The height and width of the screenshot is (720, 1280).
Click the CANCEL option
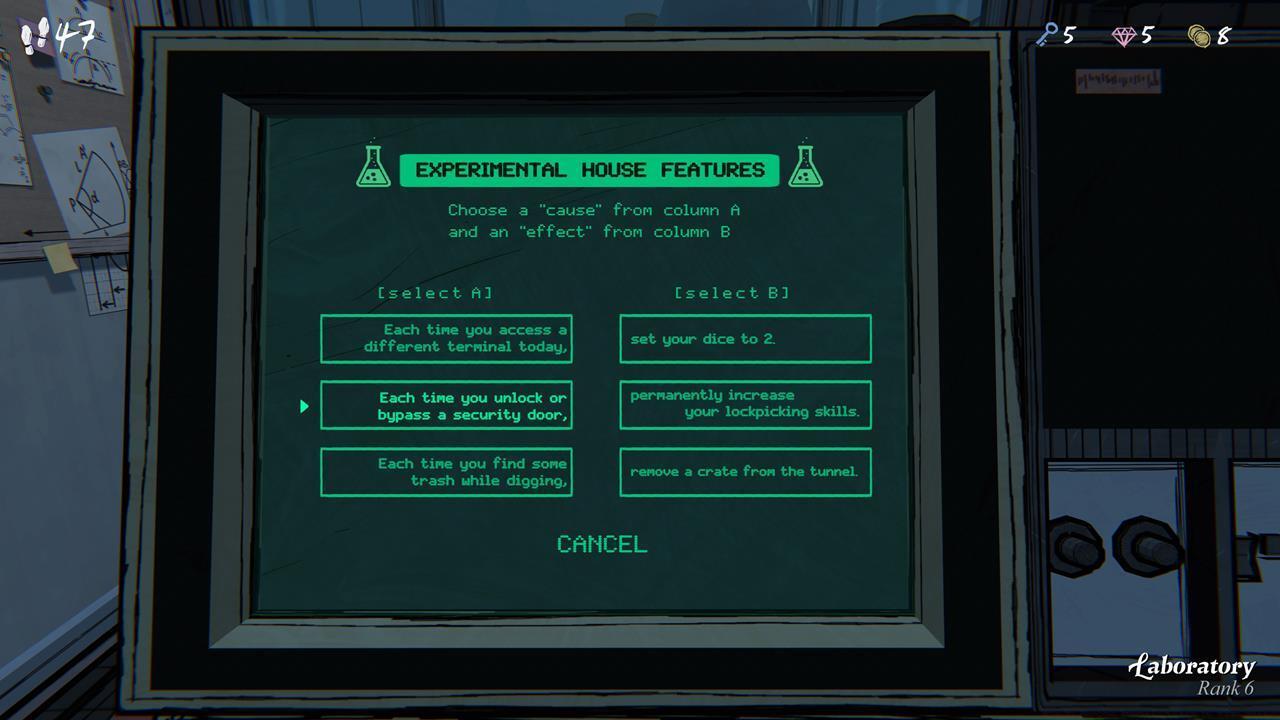600,545
